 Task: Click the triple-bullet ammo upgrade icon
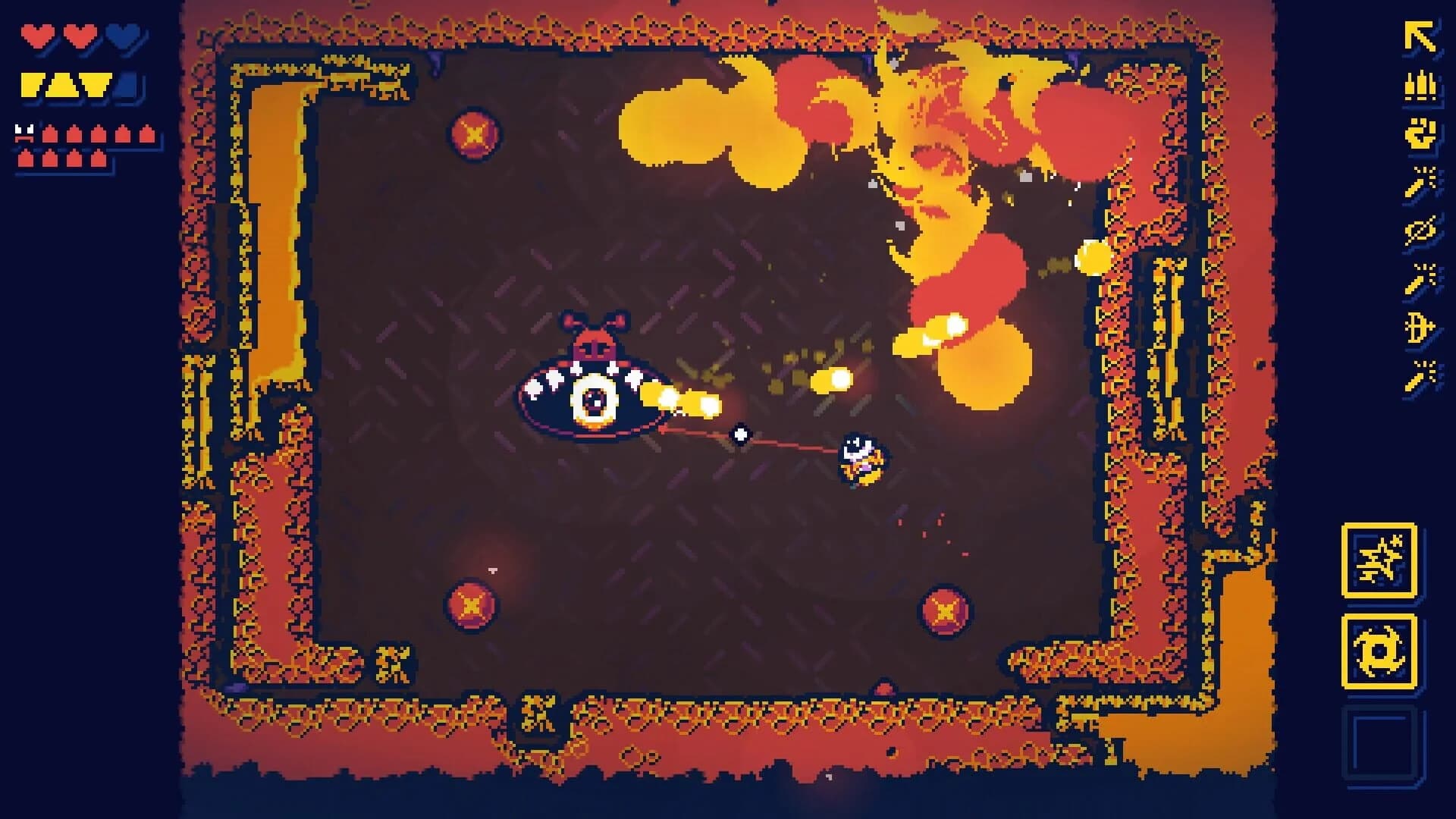click(1419, 86)
